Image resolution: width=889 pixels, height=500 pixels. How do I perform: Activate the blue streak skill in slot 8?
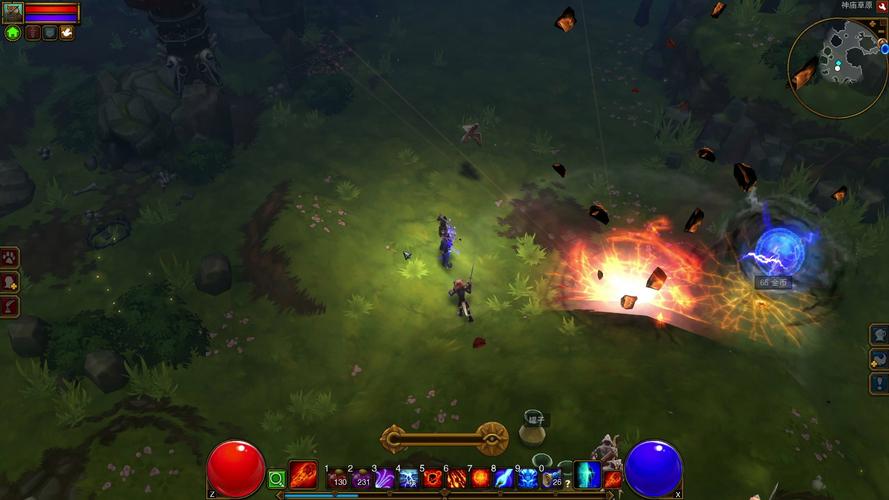[x=504, y=479]
